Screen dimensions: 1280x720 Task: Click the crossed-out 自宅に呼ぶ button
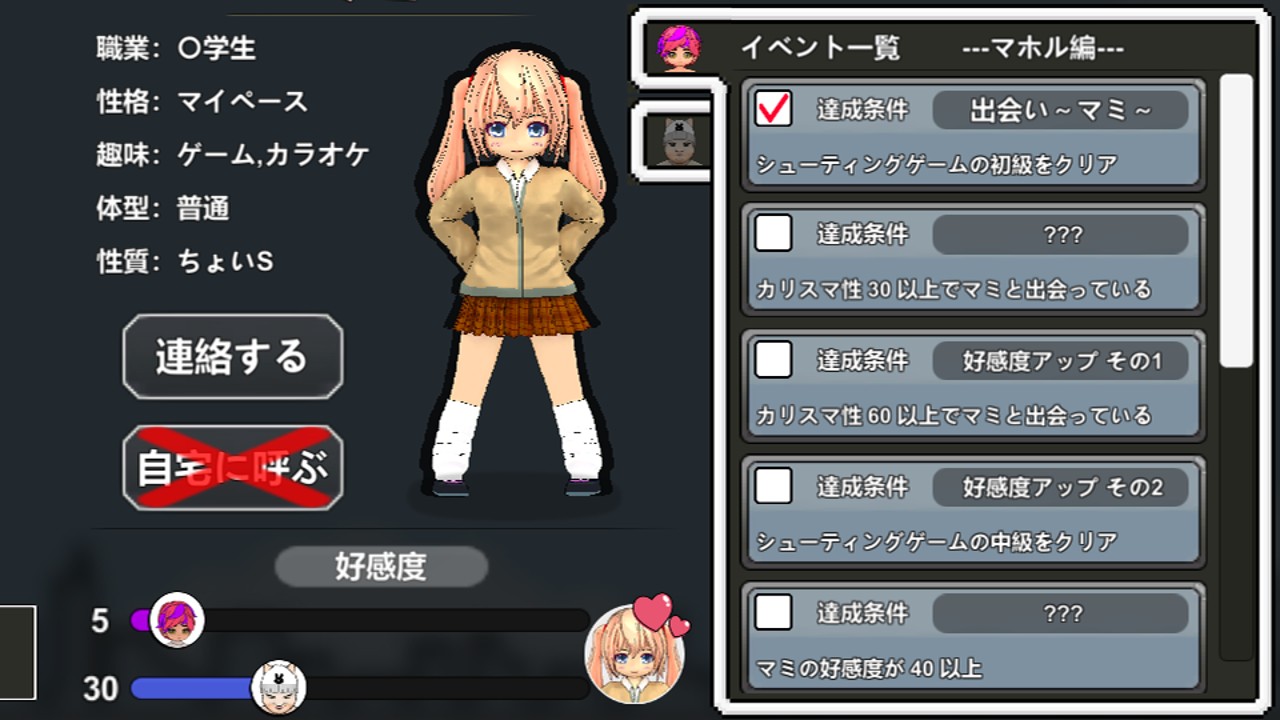click(232, 468)
